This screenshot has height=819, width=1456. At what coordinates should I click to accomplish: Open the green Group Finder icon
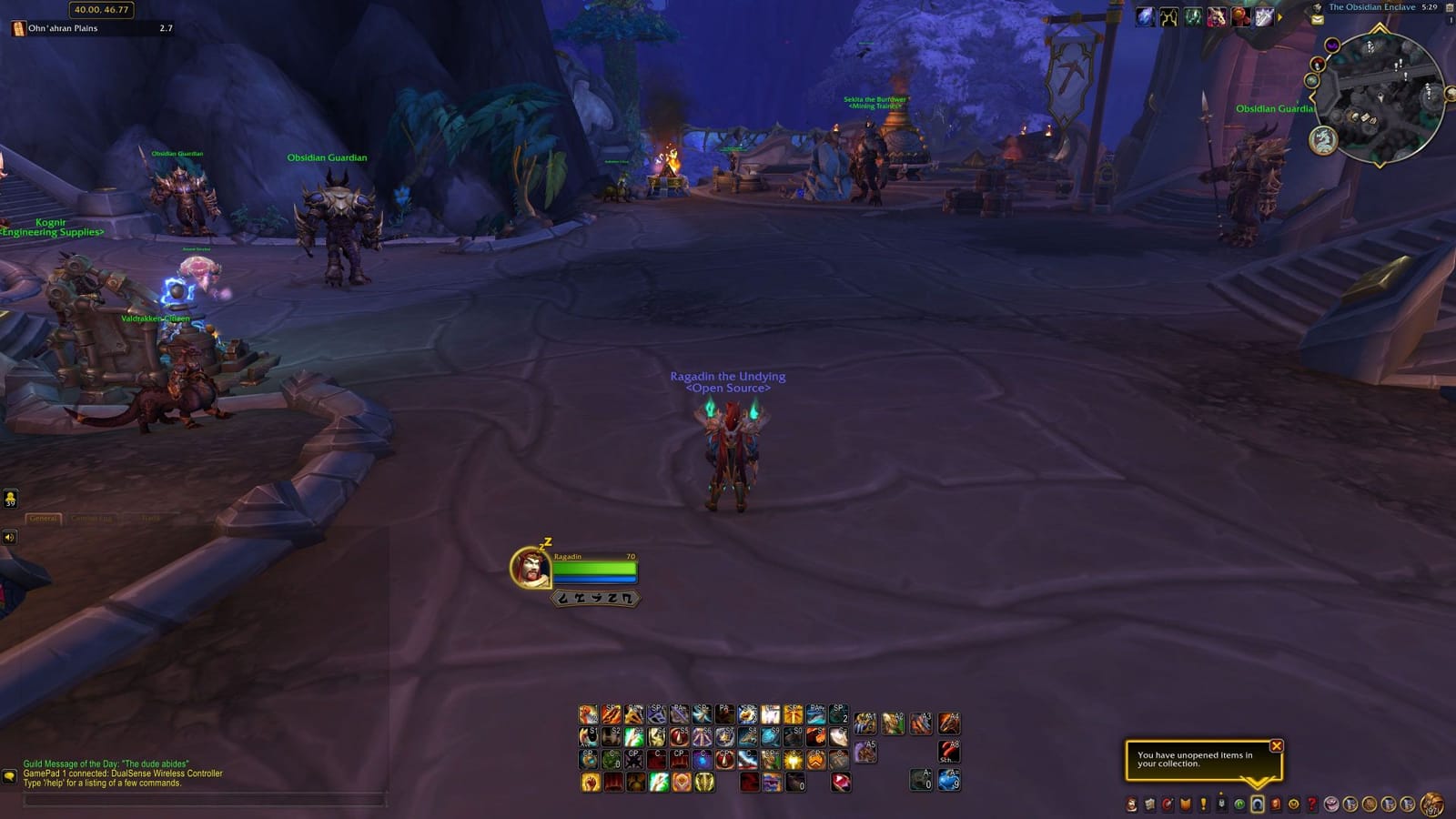point(1239,805)
